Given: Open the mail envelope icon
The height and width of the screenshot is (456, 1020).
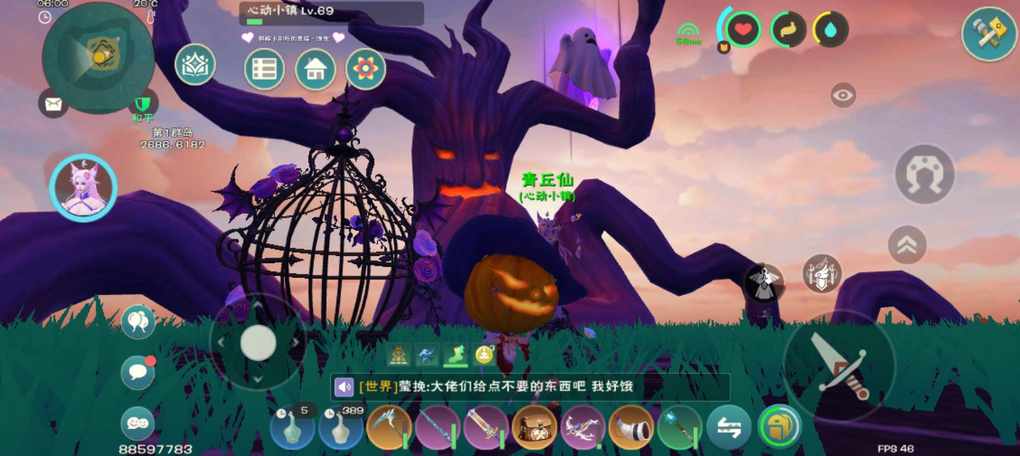Looking at the screenshot, I should pos(53,102).
